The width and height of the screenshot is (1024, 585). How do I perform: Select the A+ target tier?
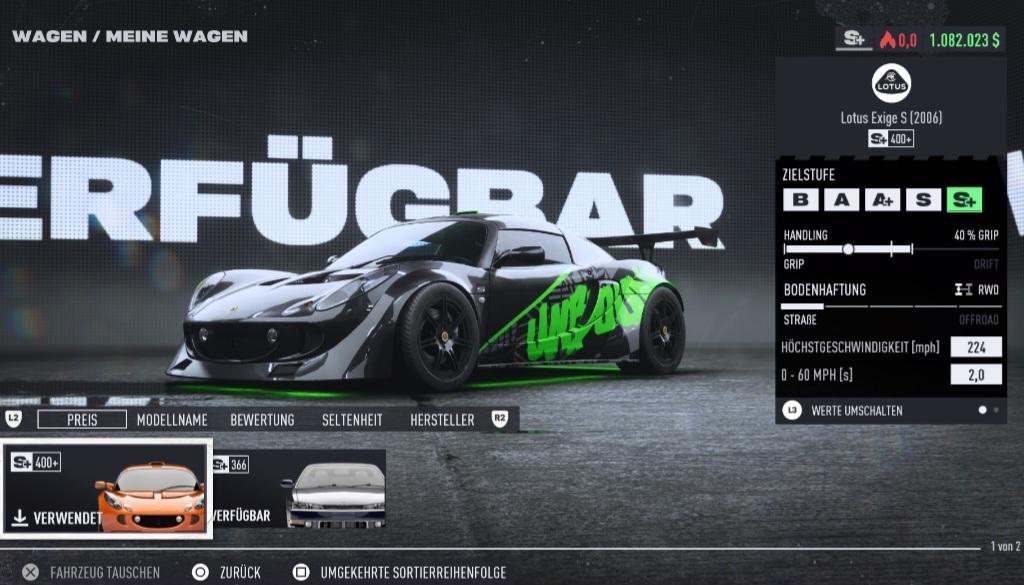click(882, 200)
